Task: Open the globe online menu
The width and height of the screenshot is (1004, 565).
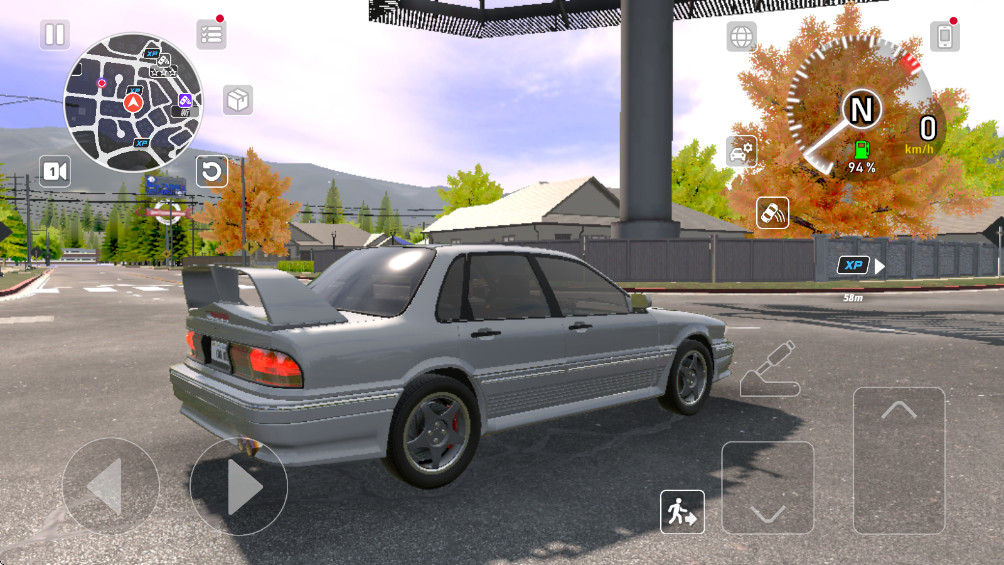Action: click(x=741, y=37)
